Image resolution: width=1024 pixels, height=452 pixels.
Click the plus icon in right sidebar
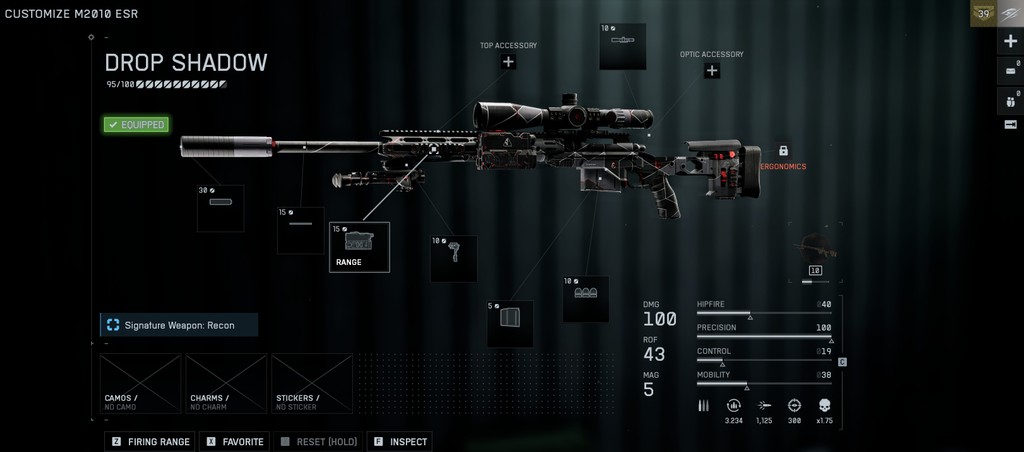tap(1010, 42)
